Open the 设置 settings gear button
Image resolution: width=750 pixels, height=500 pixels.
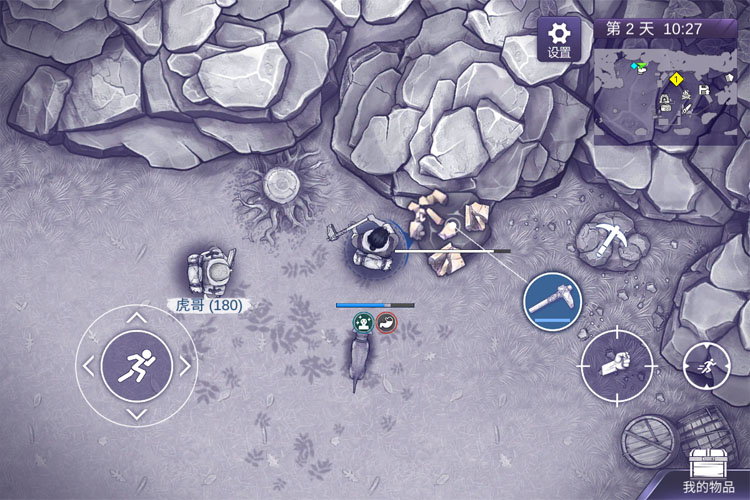559,39
